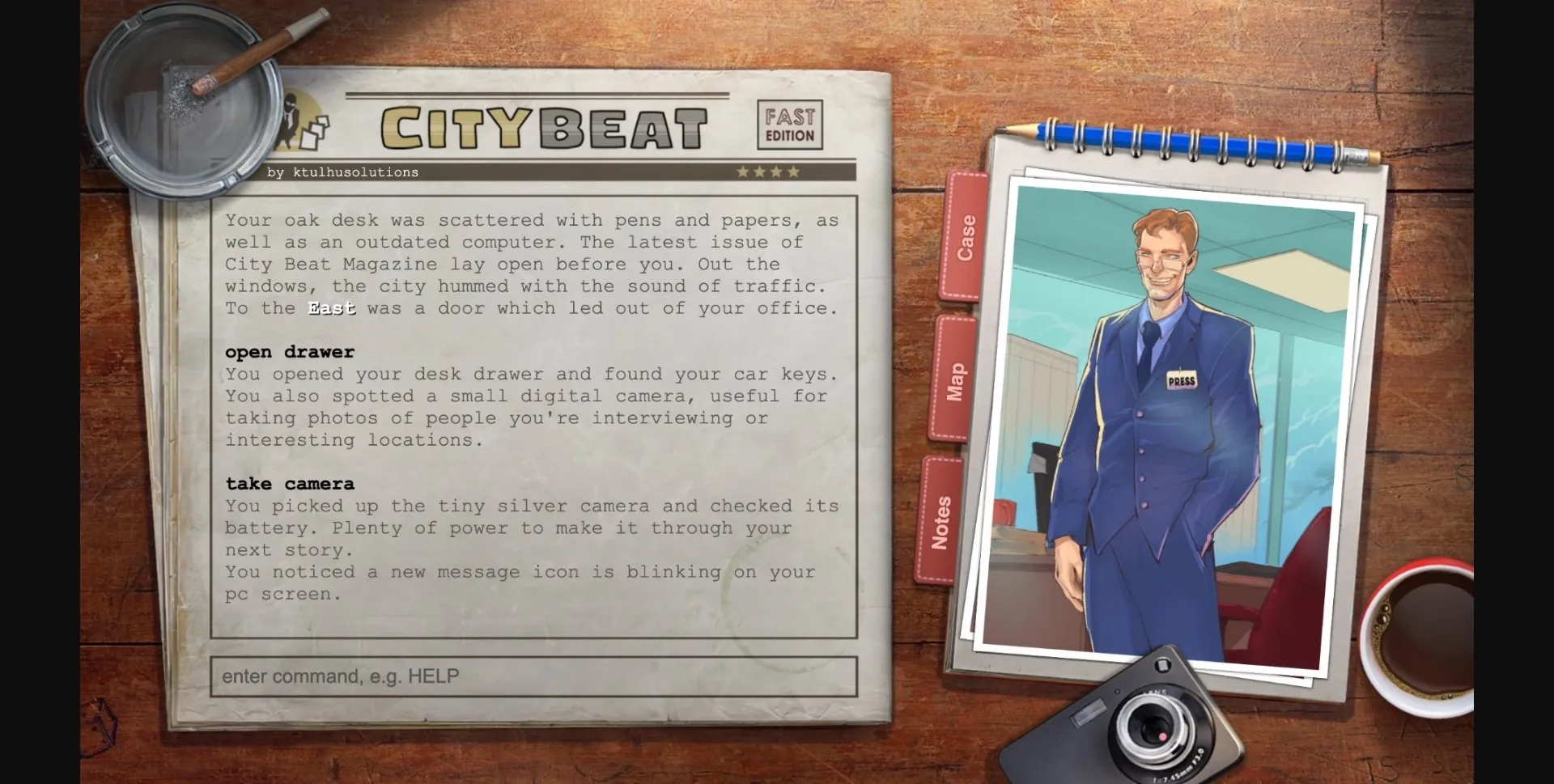Select the 'take camera' command heading

[x=289, y=483]
